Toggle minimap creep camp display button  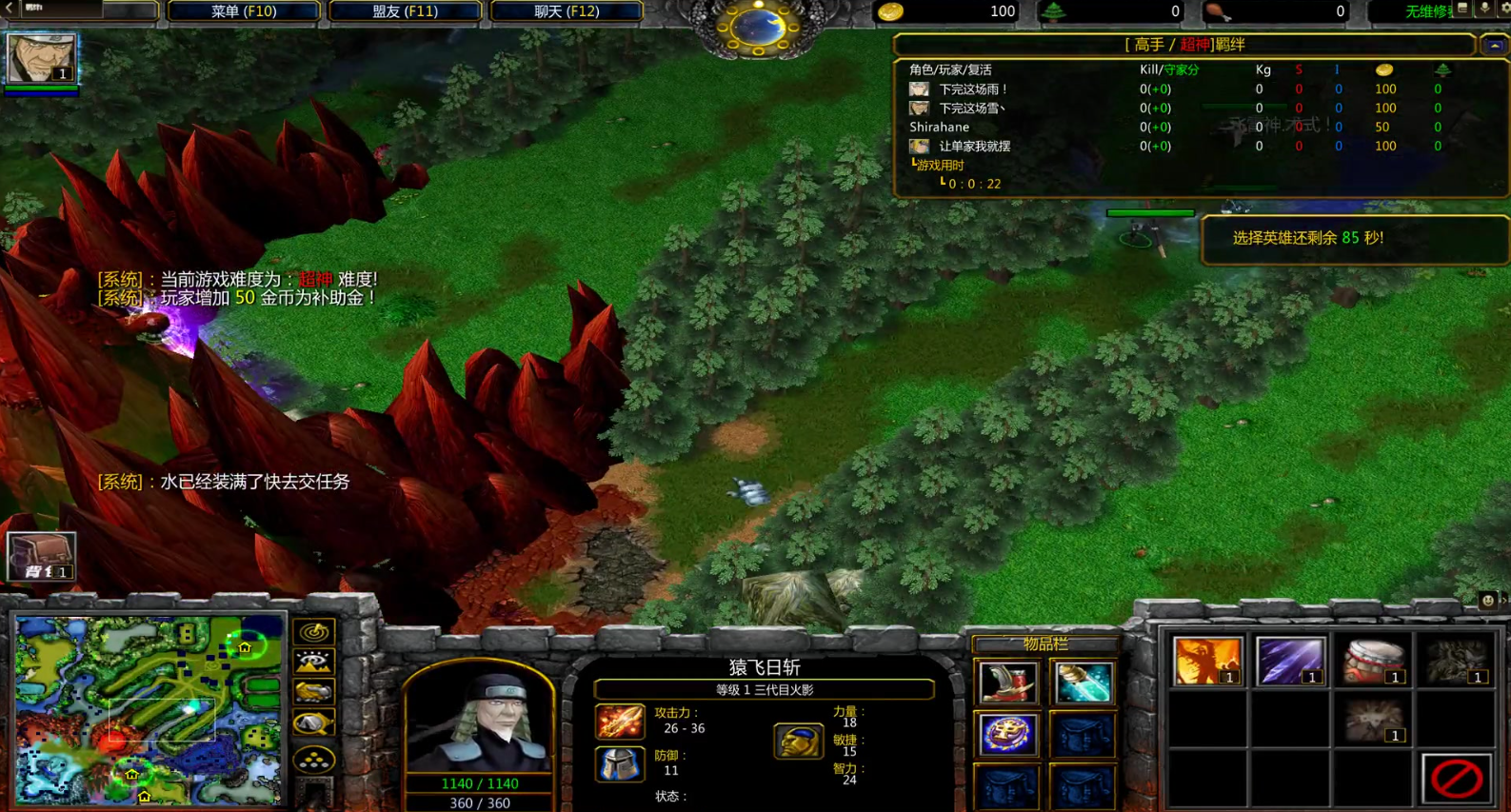pos(314,724)
